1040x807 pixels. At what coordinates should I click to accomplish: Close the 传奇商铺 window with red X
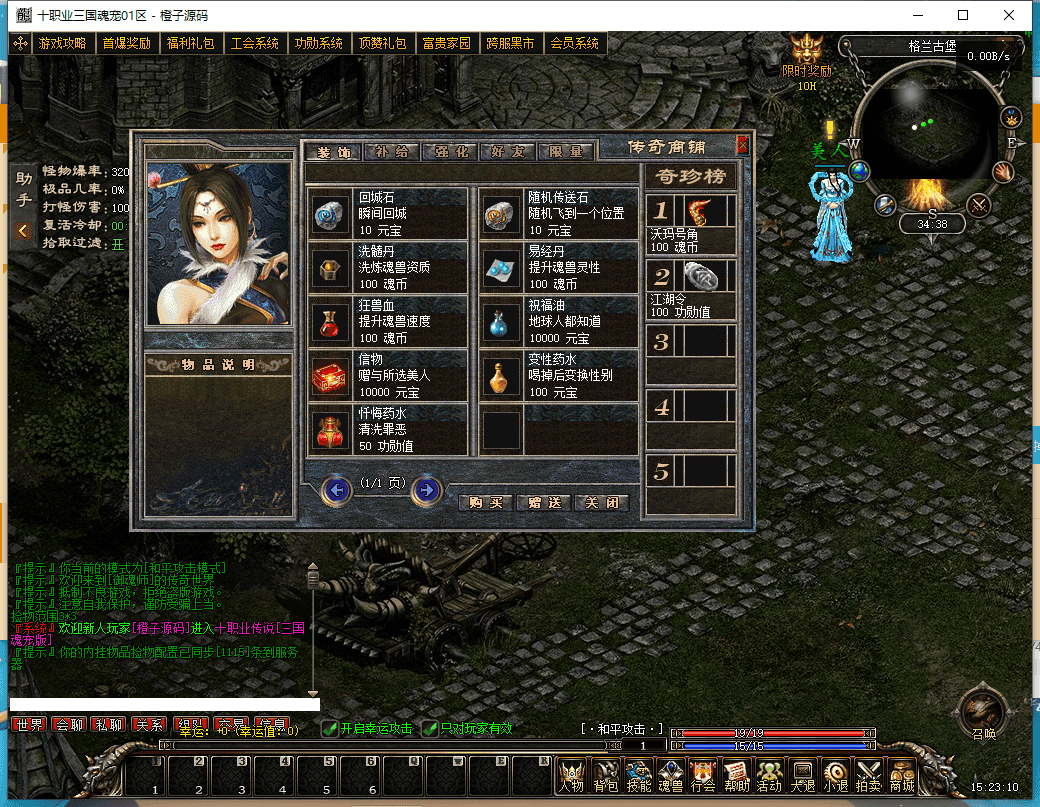(x=742, y=145)
